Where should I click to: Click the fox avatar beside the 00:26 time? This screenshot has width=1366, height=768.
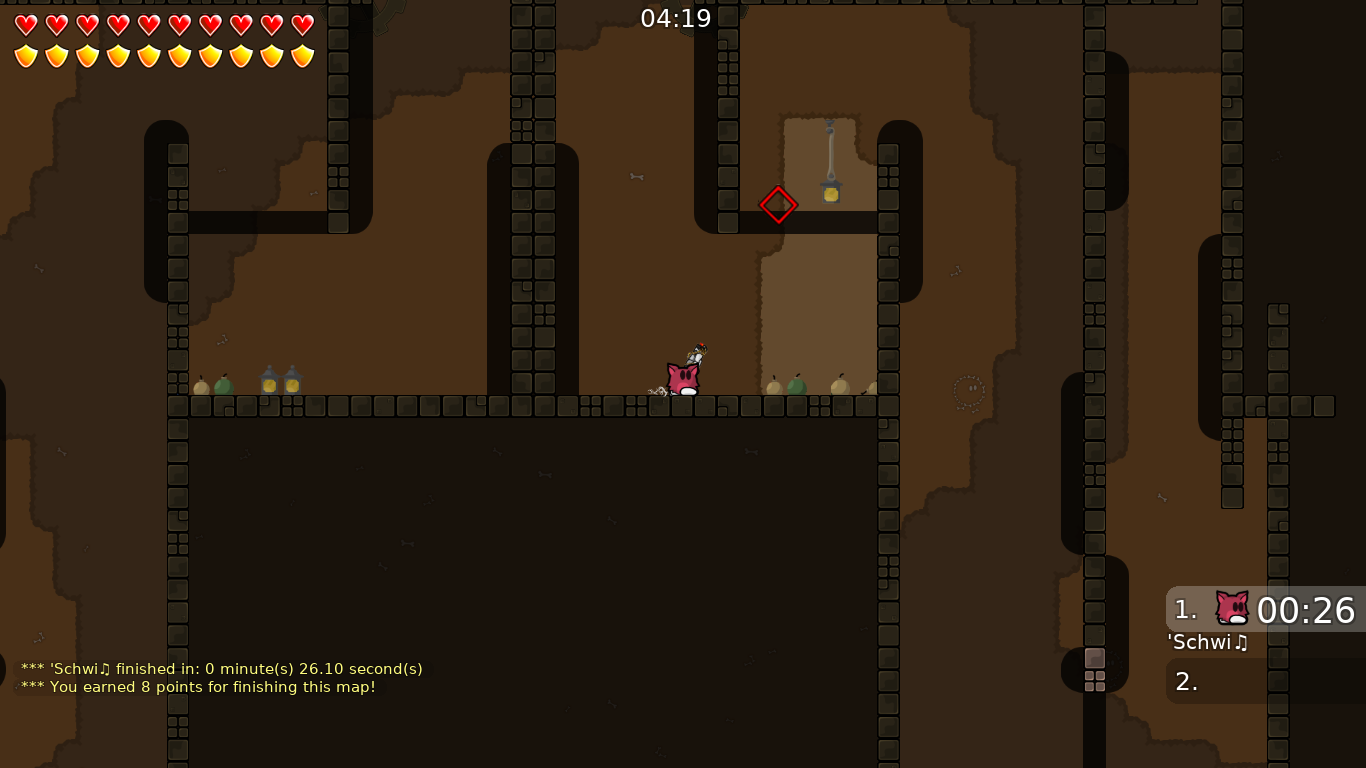pos(1231,605)
